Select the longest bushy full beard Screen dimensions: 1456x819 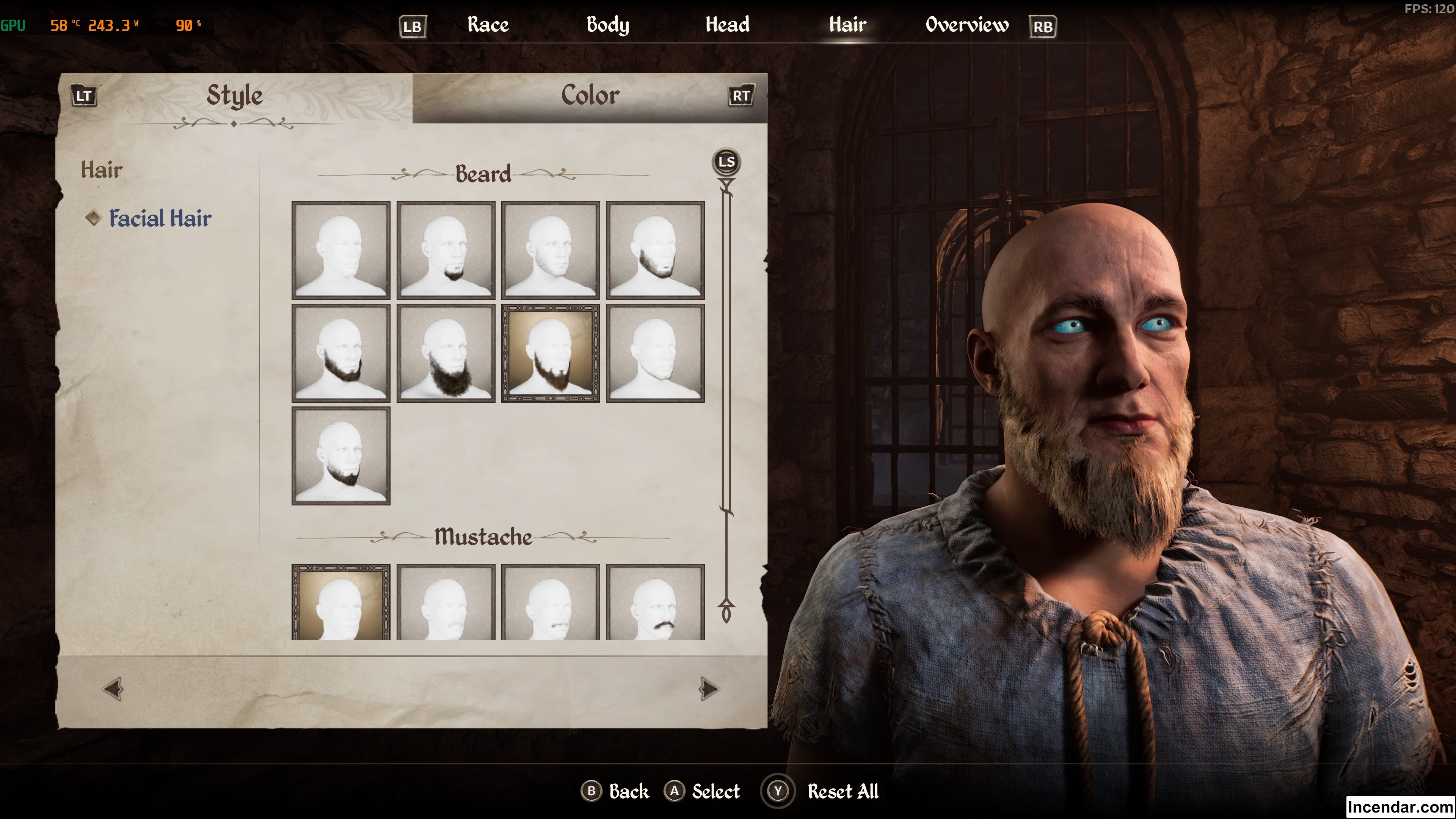tap(446, 353)
